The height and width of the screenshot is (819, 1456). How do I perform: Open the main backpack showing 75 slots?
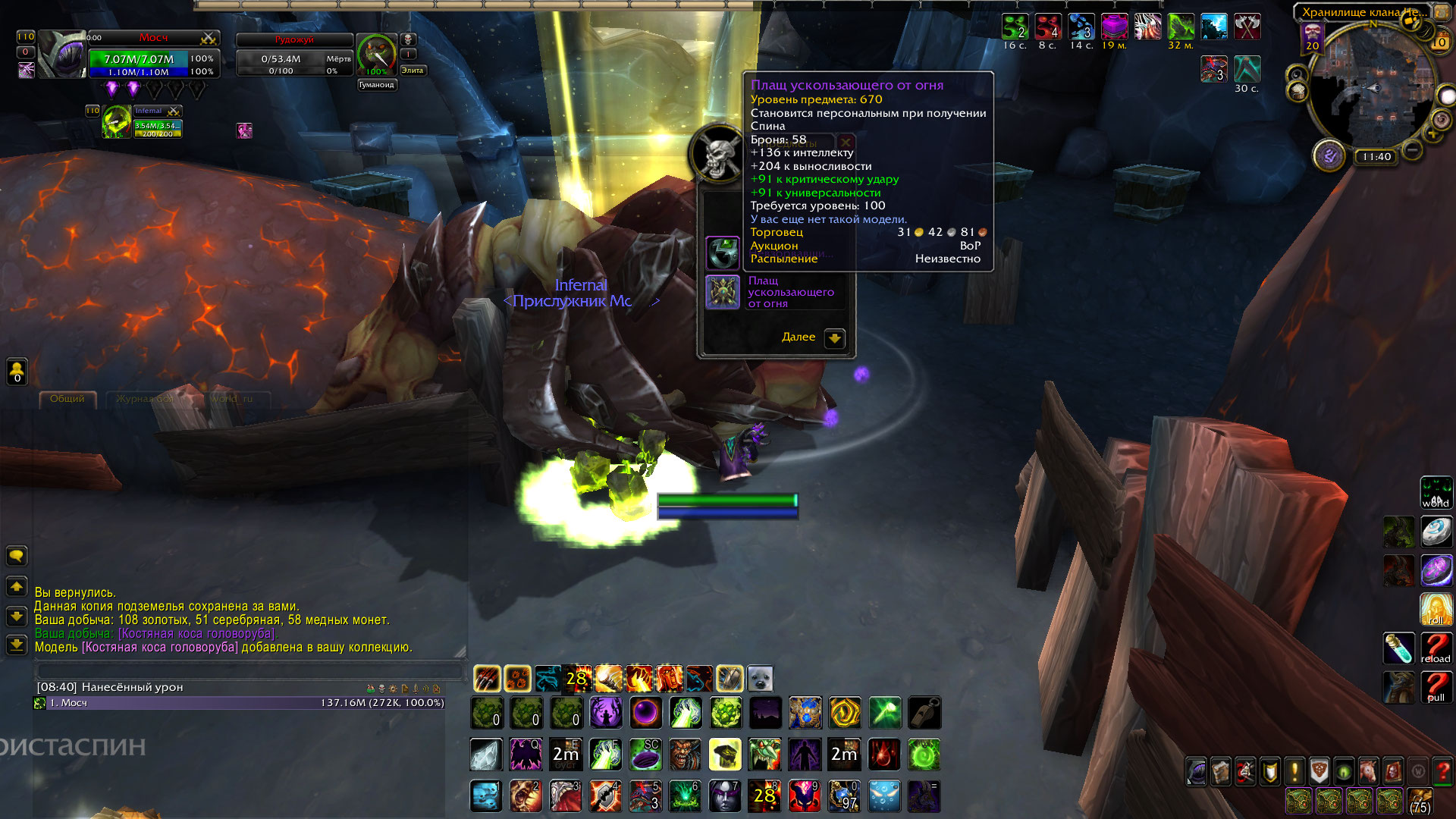click(x=1420, y=802)
